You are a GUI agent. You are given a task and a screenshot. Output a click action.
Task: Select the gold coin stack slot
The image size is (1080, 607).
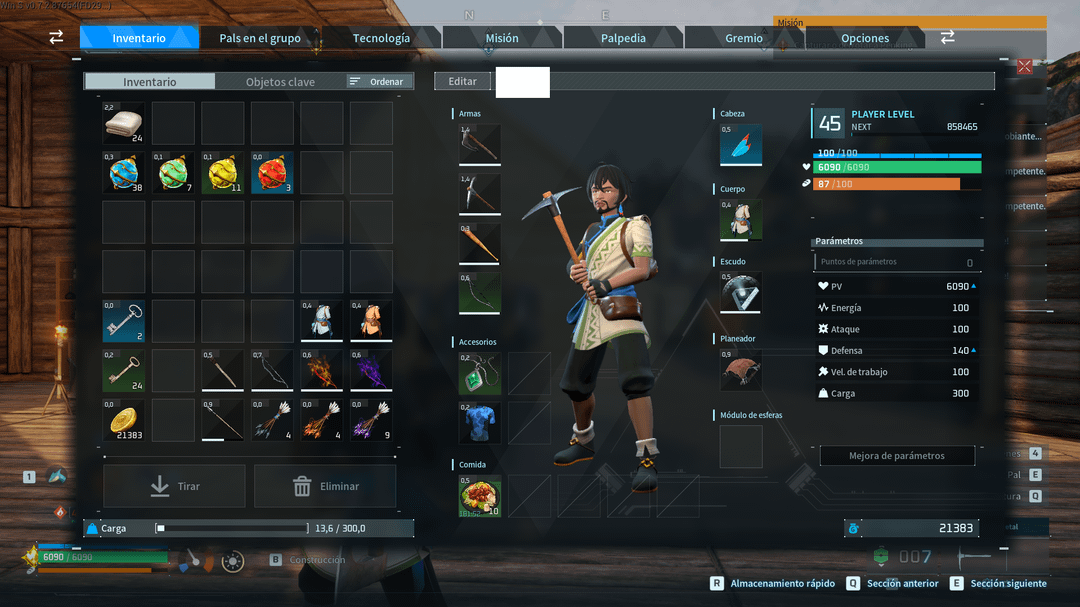123,421
